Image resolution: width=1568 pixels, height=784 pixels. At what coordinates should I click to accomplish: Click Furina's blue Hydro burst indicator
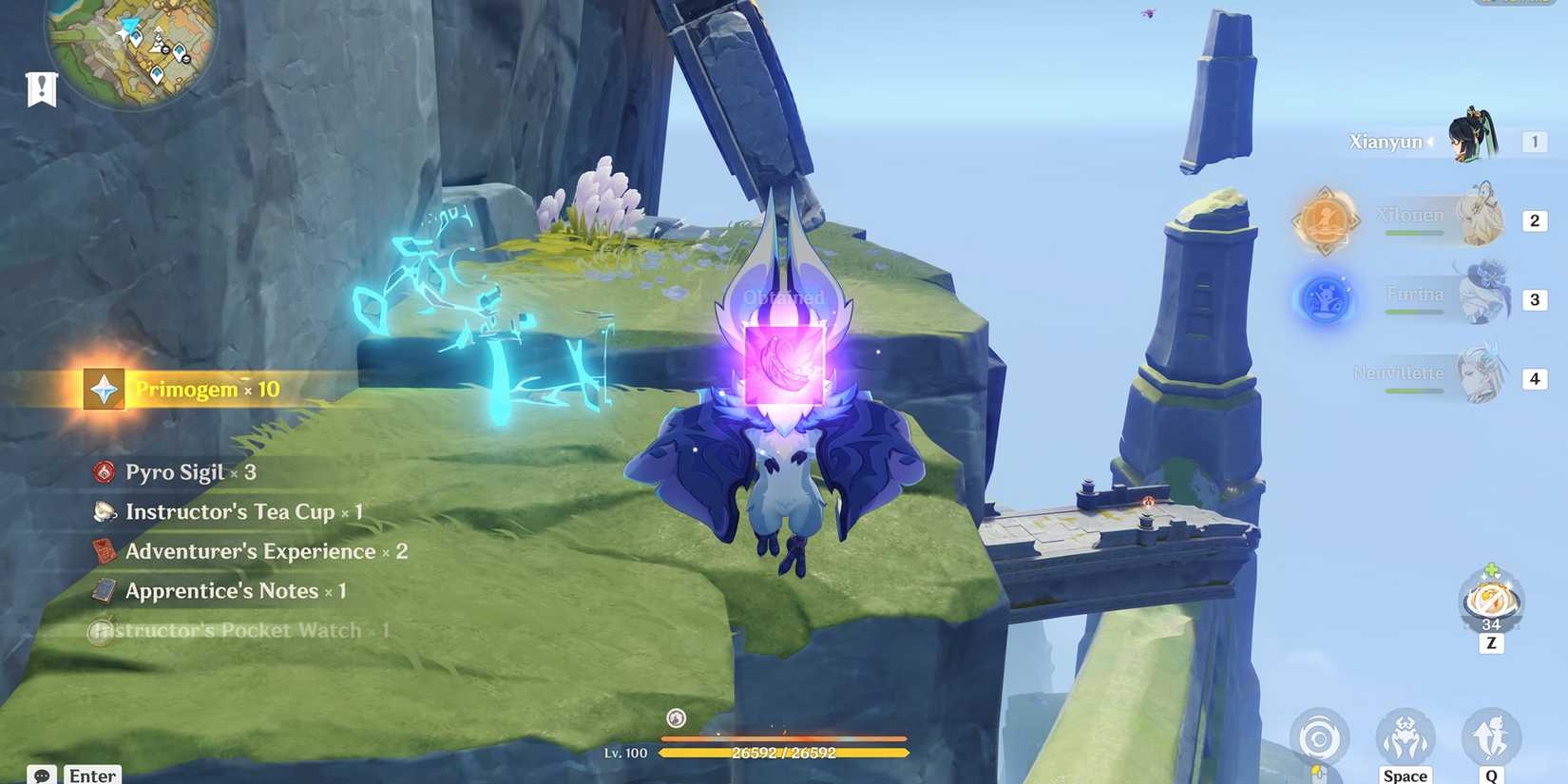[x=1324, y=297]
